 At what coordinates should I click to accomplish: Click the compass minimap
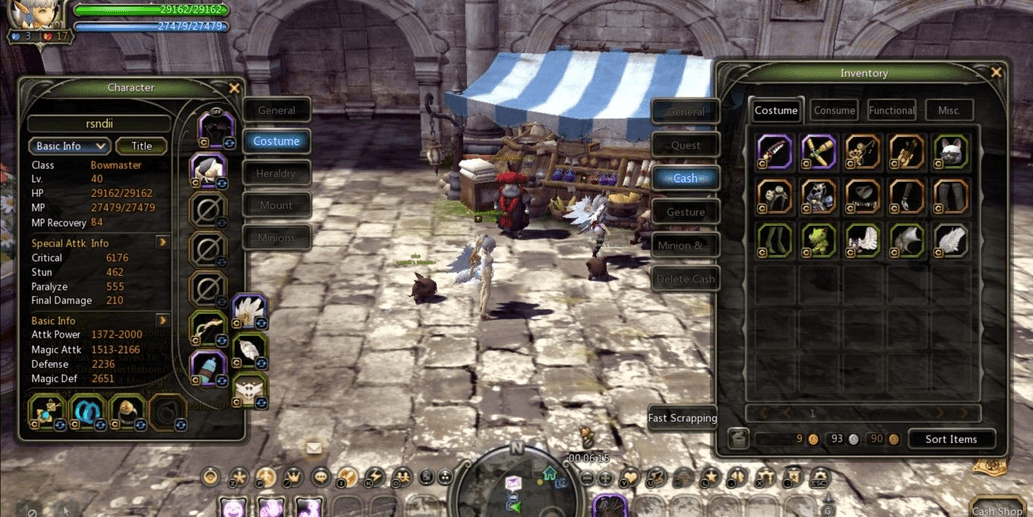(517, 481)
